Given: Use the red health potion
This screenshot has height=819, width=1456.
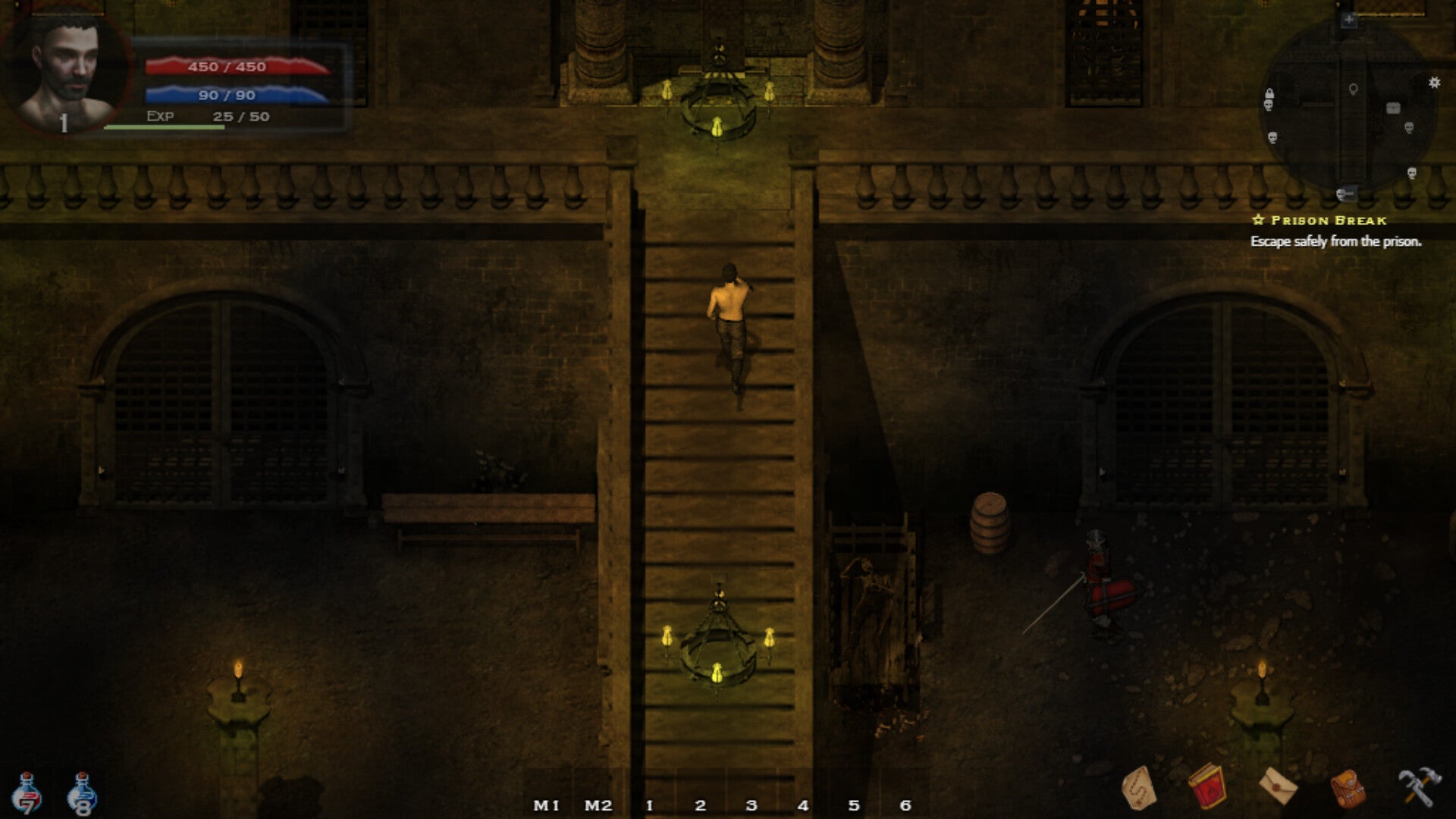Looking at the screenshot, I should 27,794.
